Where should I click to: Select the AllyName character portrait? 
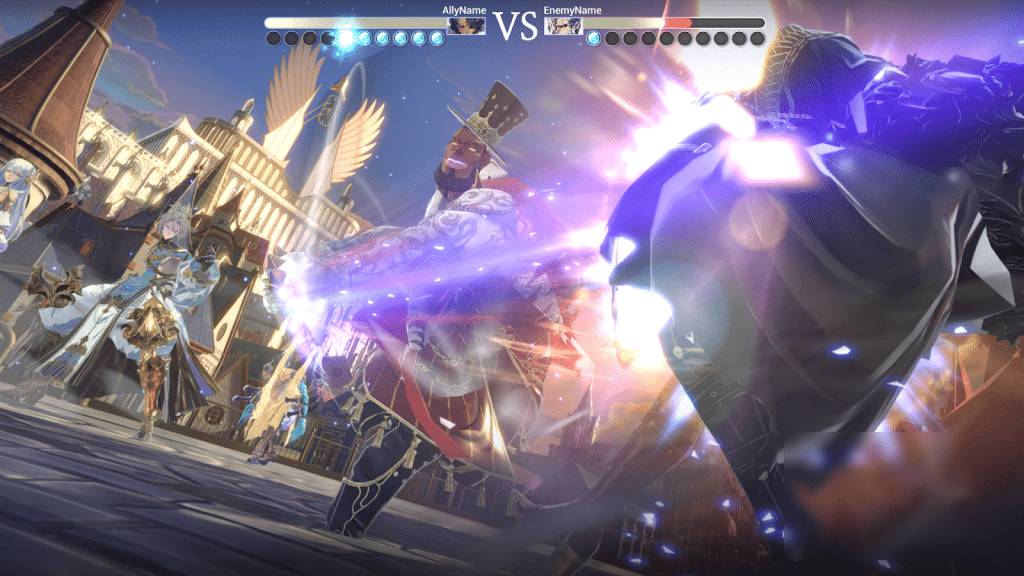click(x=467, y=24)
